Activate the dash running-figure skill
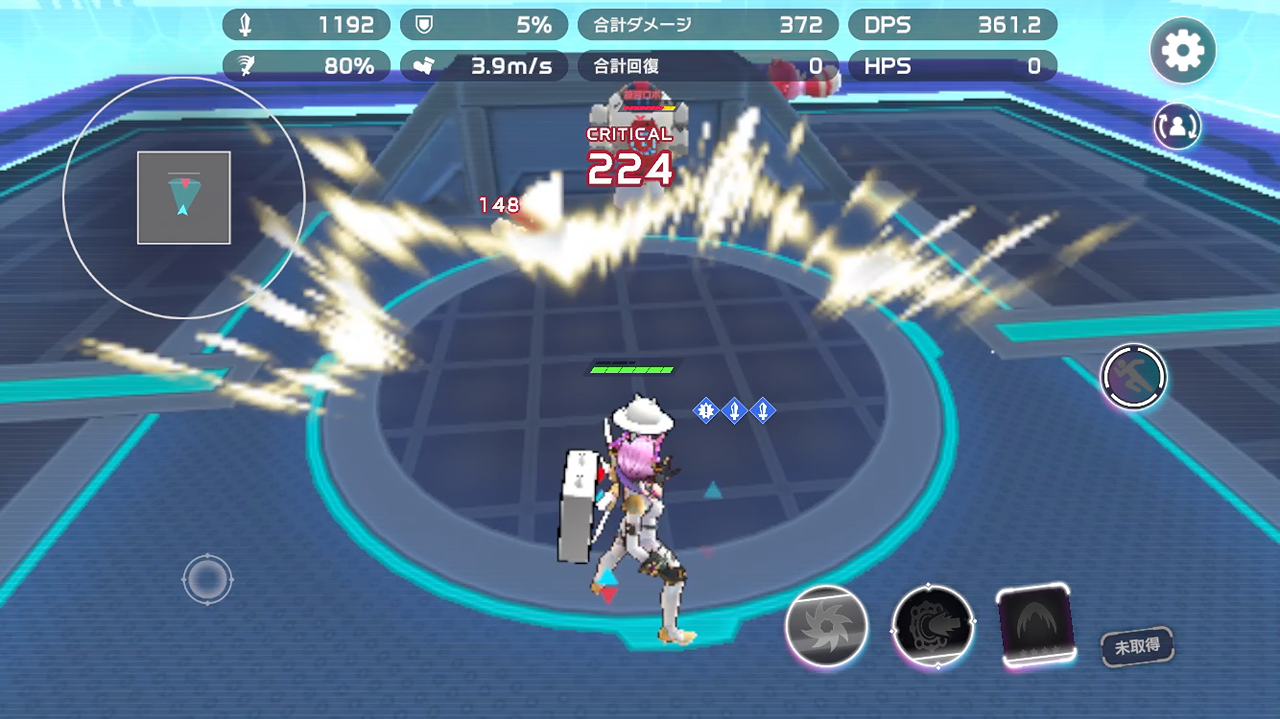Viewport: 1280px width, 719px height. click(1134, 377)
